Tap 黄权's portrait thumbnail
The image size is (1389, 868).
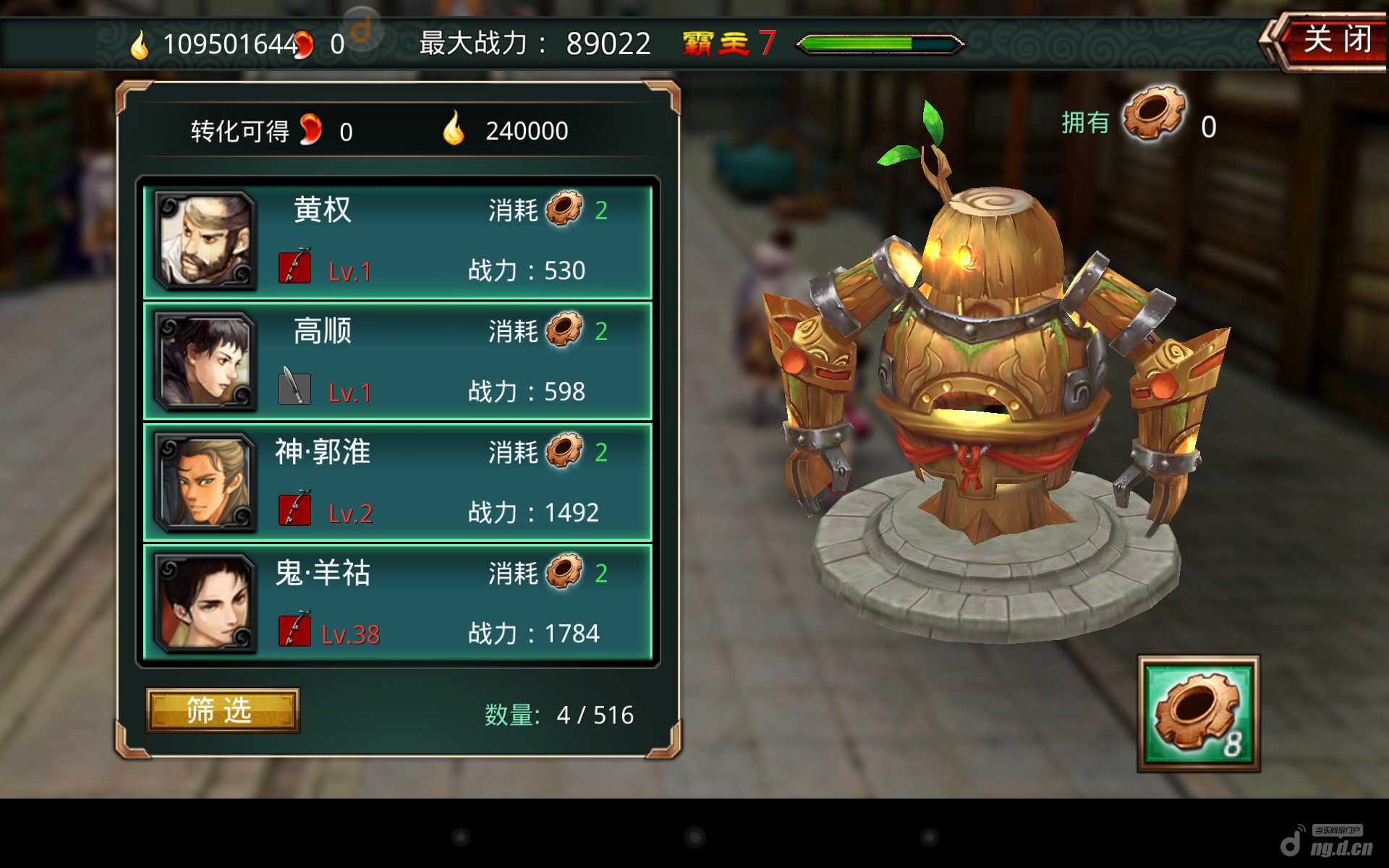click(206, 242)
